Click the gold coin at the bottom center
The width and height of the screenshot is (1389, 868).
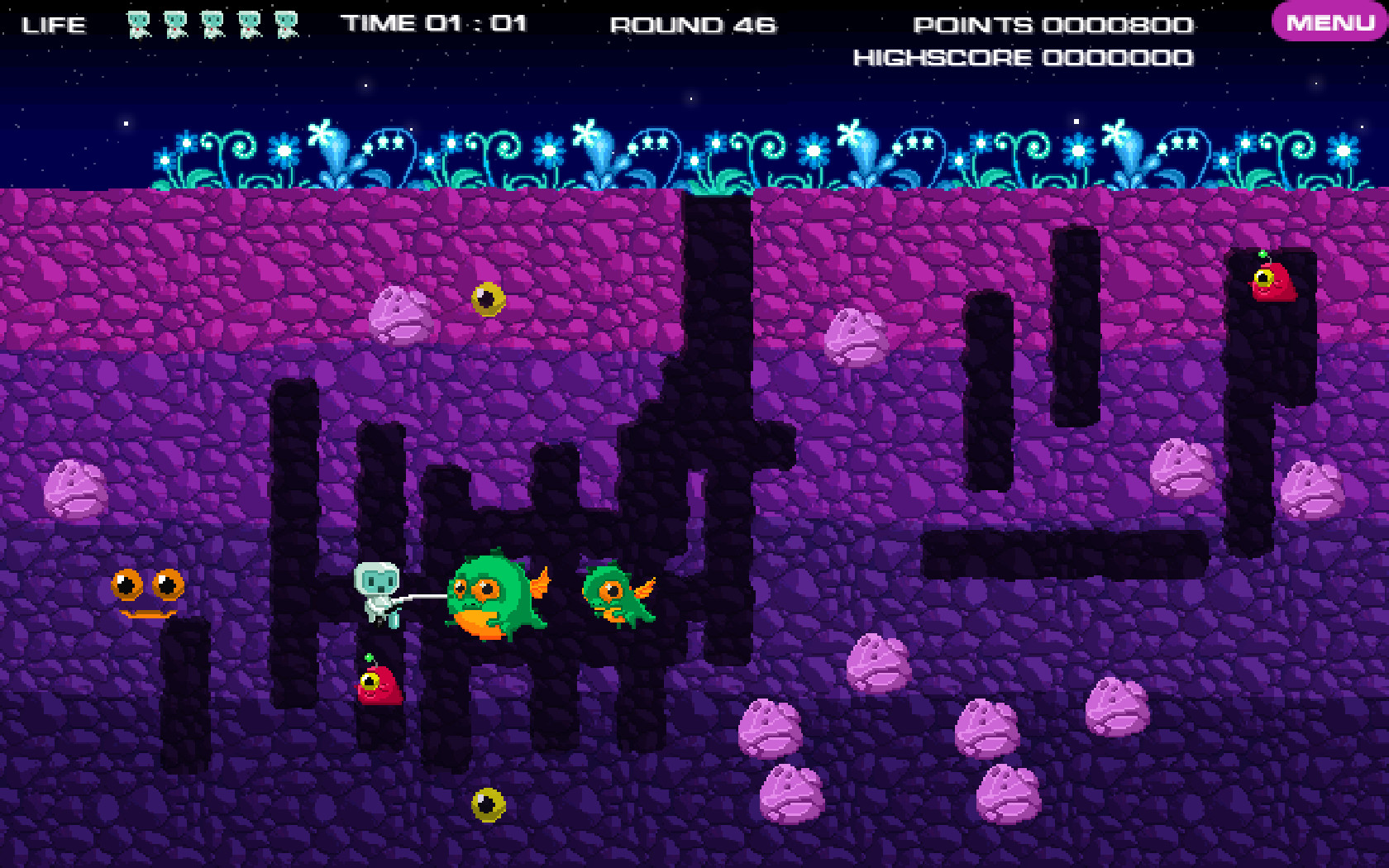click(487, 804)
